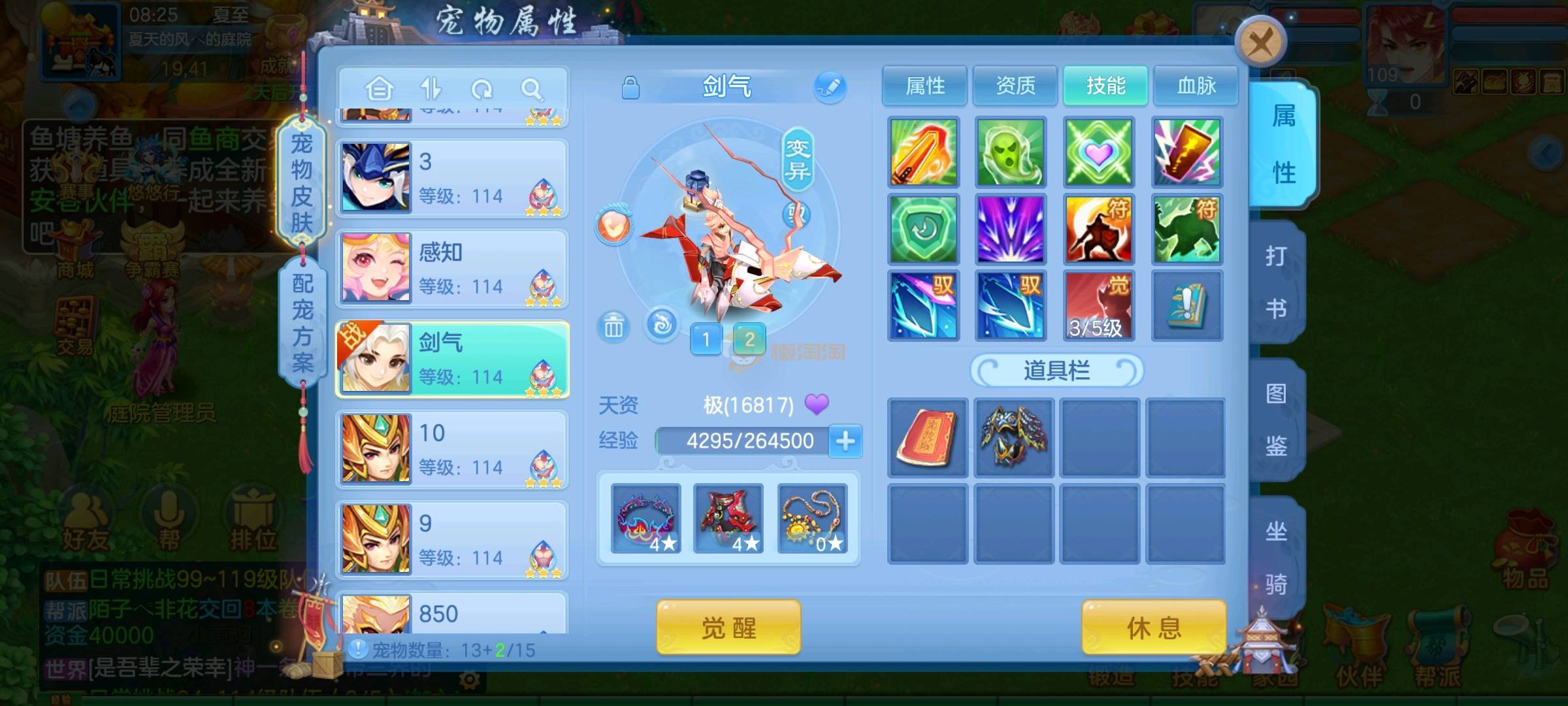Open the 图鉴 side tab
The height and width of the screenshot is (706, 1568).
coord(1276,420)
